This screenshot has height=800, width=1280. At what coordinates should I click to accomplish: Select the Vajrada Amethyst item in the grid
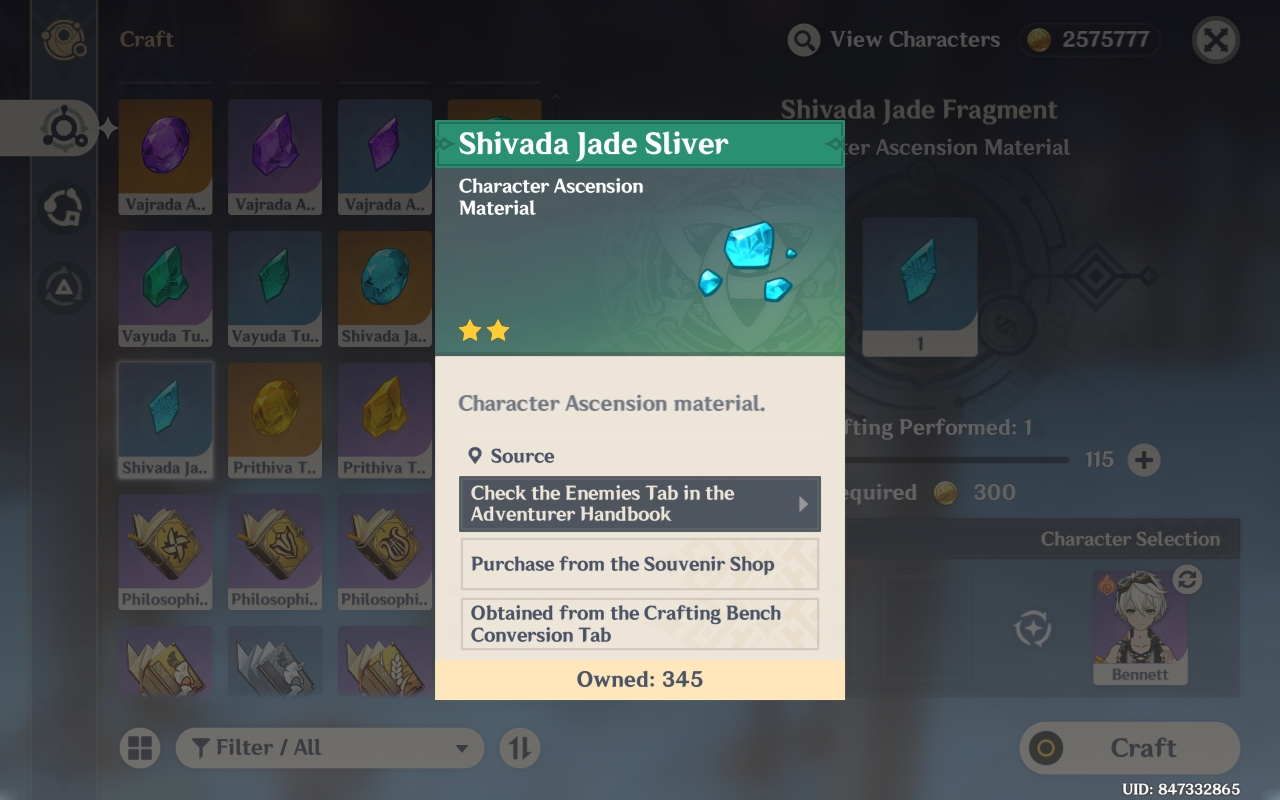(x=165, y=157)
